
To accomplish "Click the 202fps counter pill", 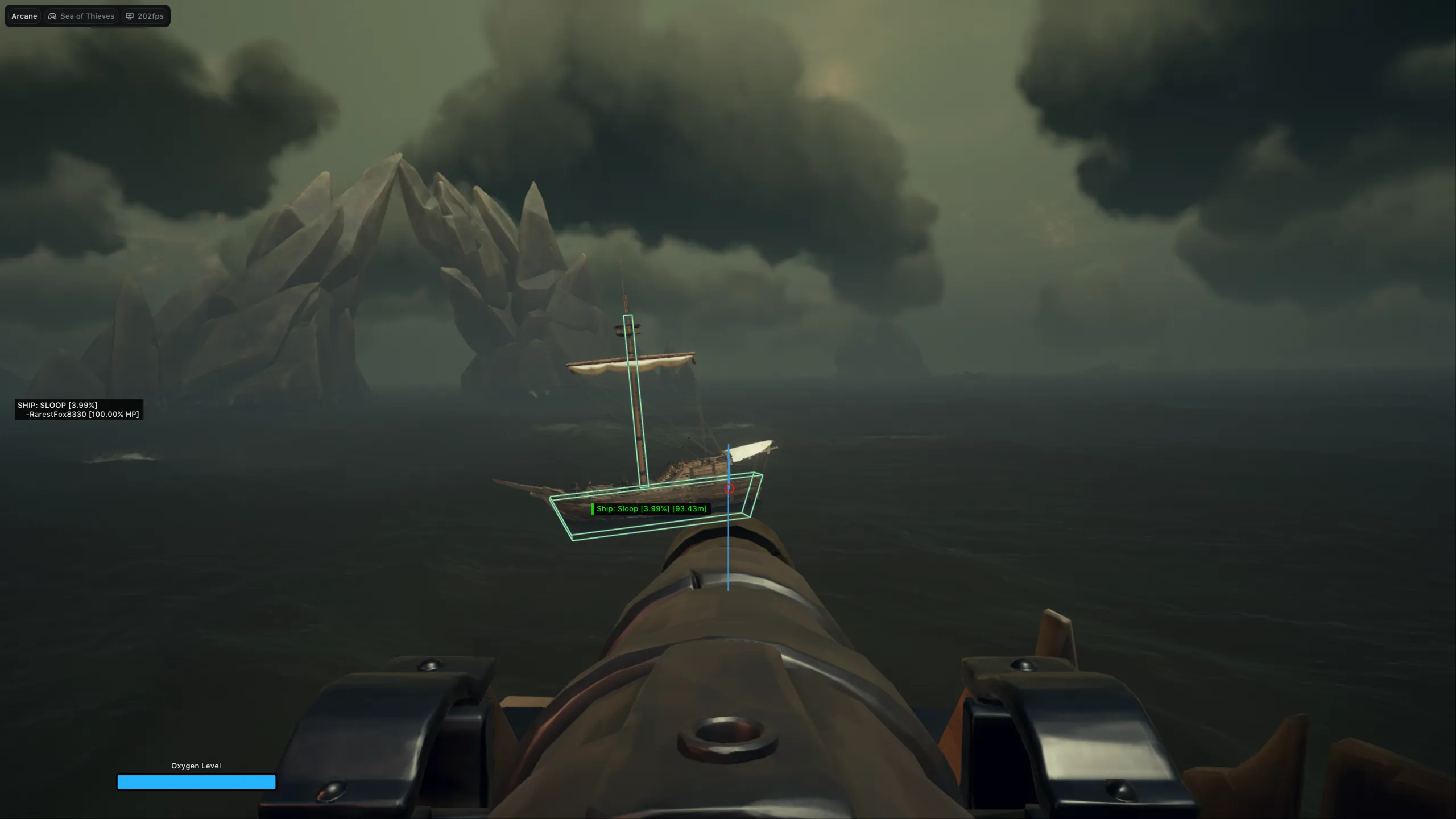I will tap(144, 16).
